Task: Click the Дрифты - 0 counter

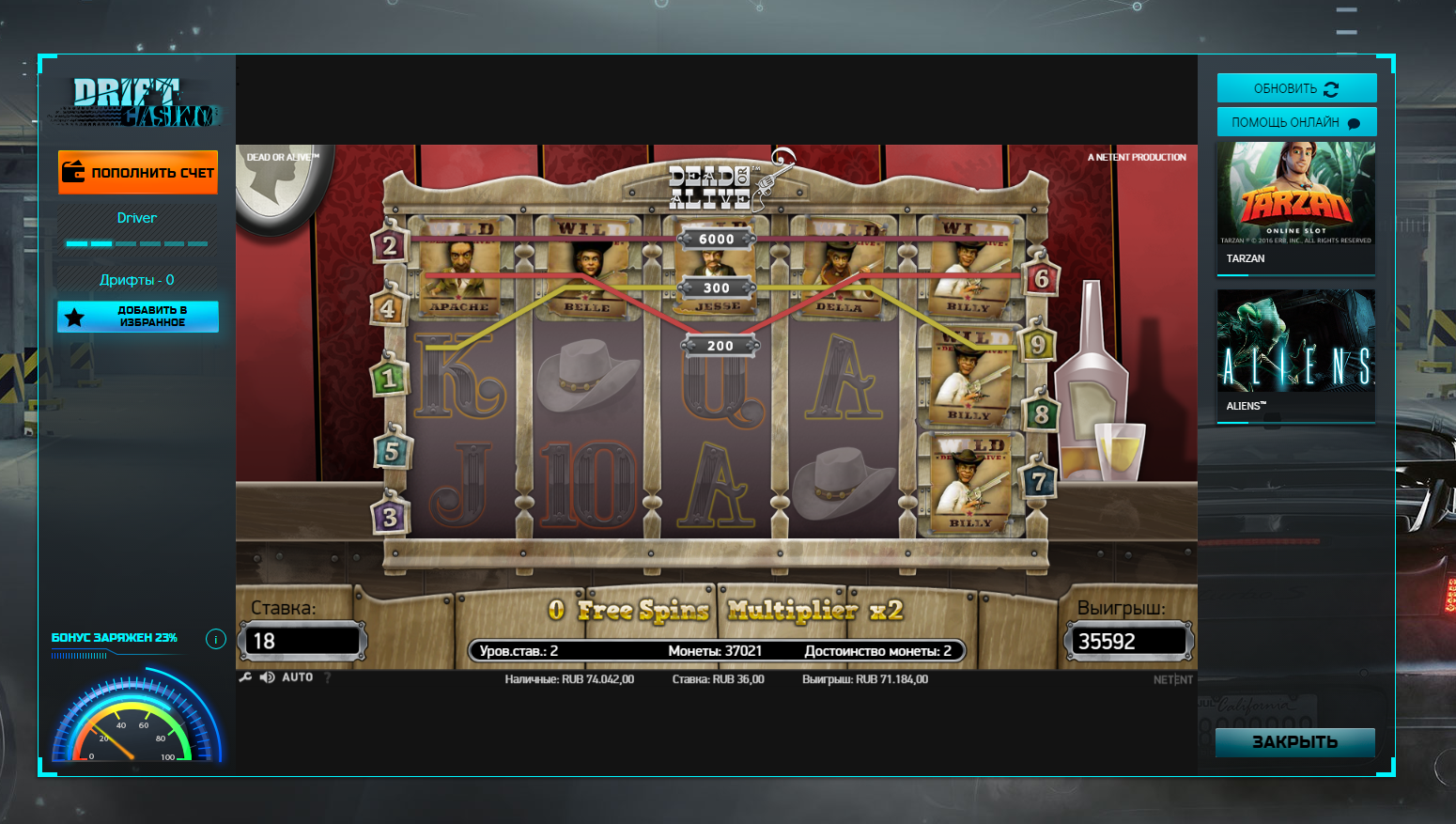Action: pyautogui.click(x=135, y=279)
